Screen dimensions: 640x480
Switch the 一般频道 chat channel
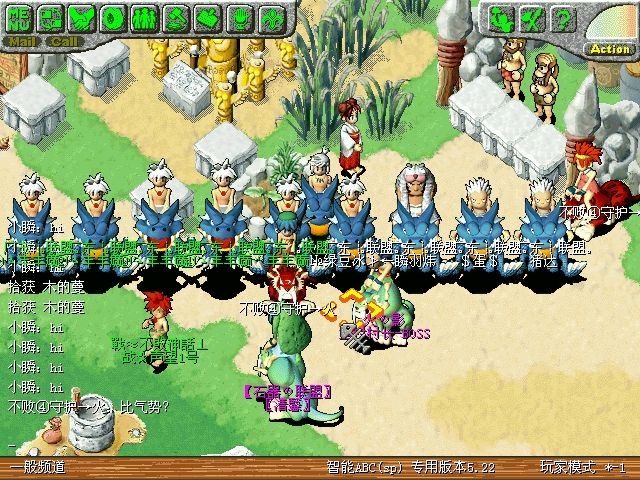(37, 468)
